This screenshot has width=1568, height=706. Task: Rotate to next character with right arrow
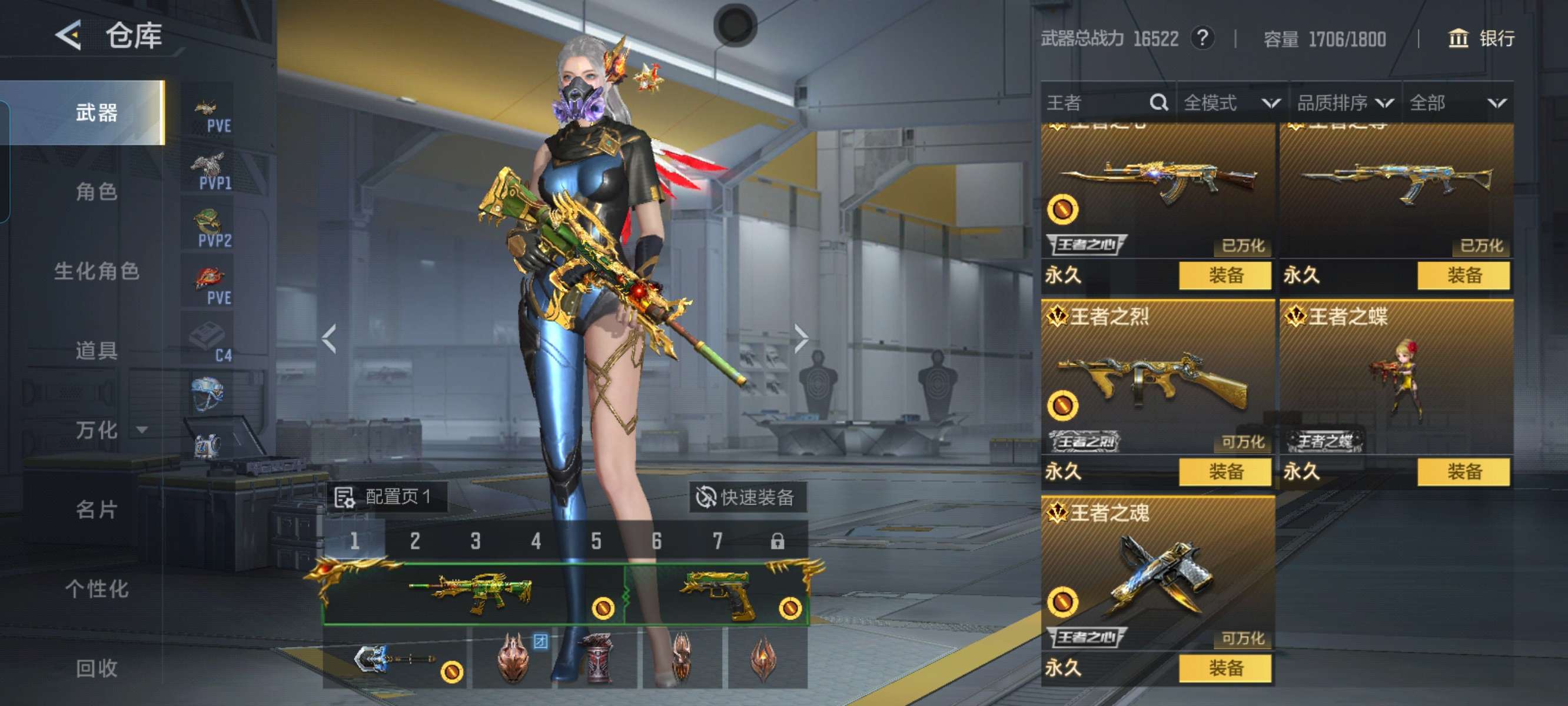(800, 338)
